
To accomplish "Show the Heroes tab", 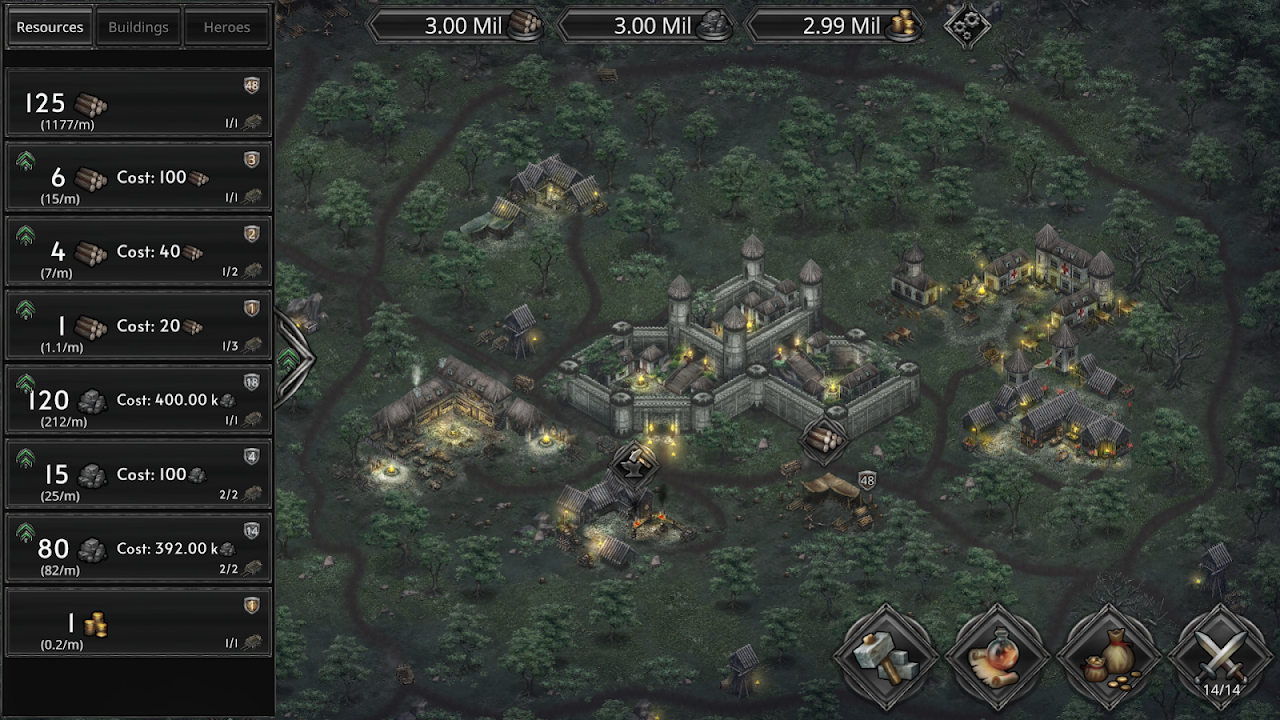I will [227, 27].
